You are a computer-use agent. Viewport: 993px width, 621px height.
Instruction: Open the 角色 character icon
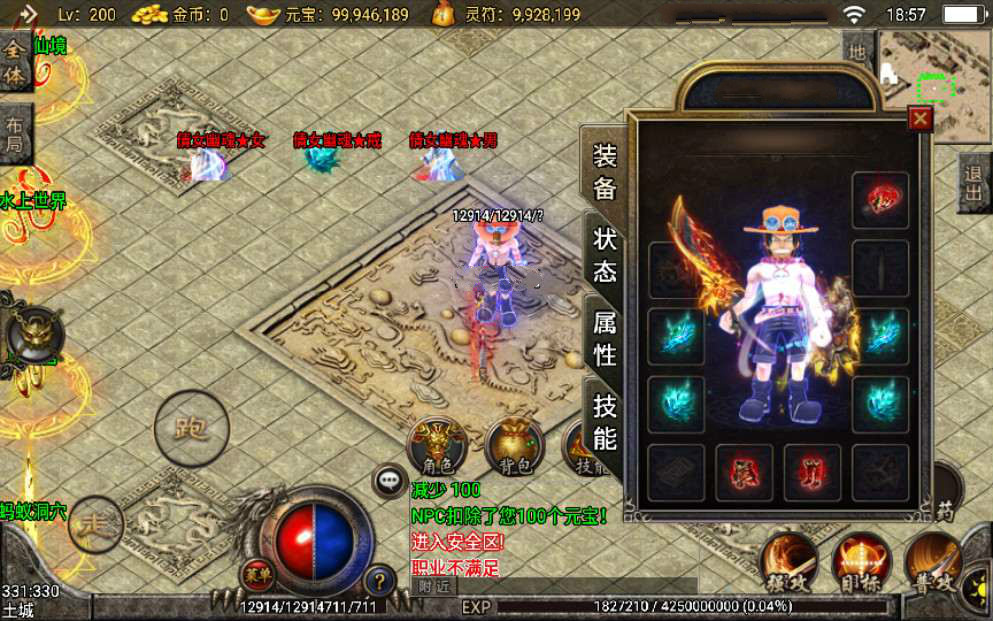tap(439, 447)
